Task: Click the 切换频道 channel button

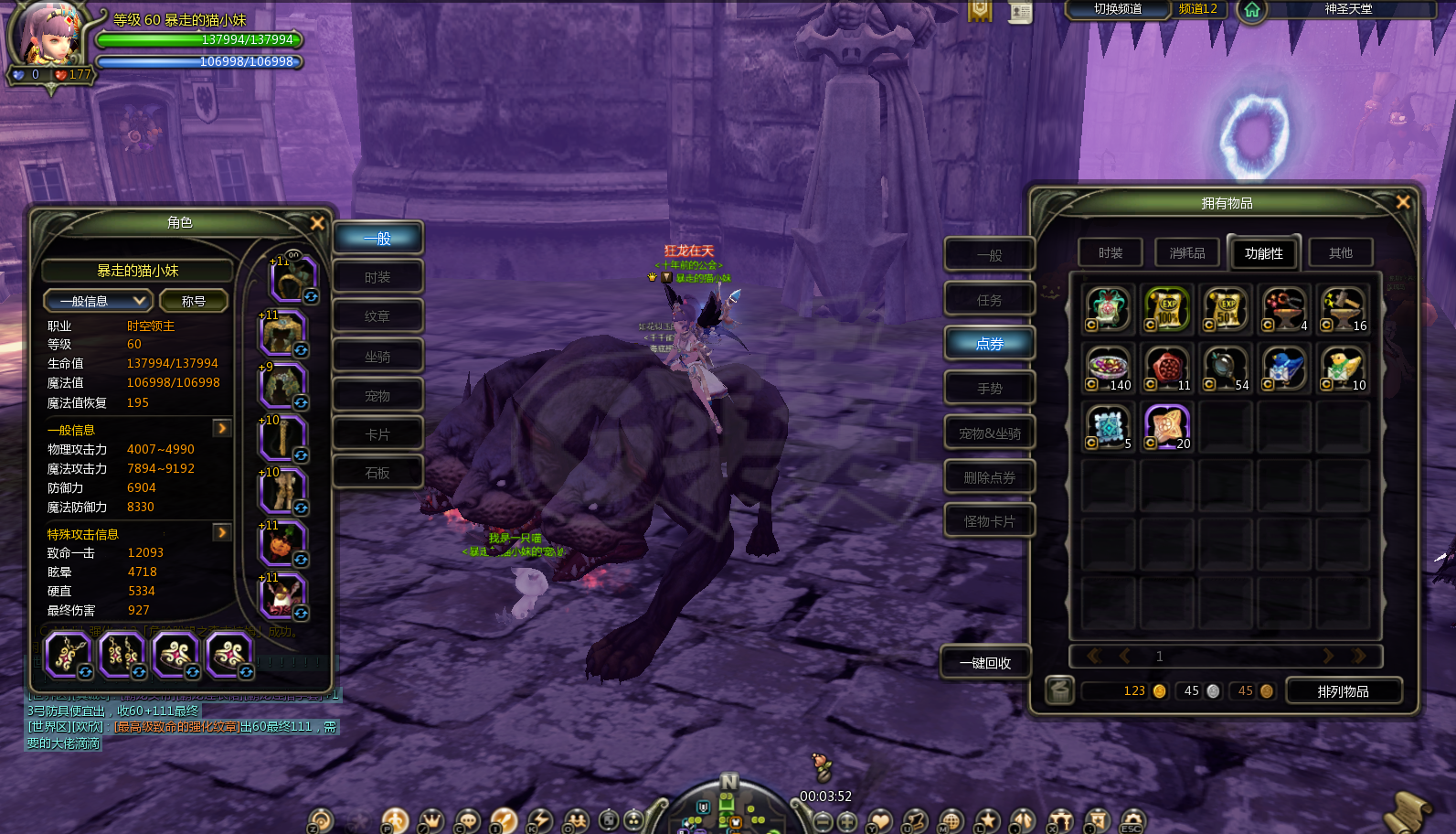Action: [1118, 9]
